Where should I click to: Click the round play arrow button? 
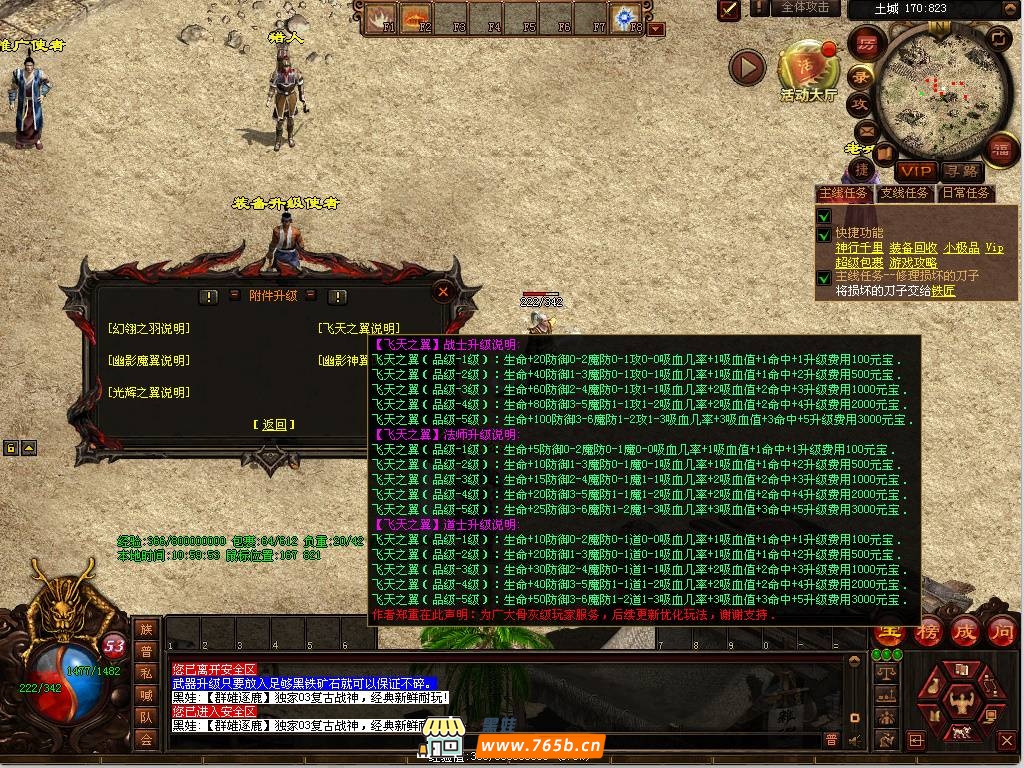[x=746, y=67]
